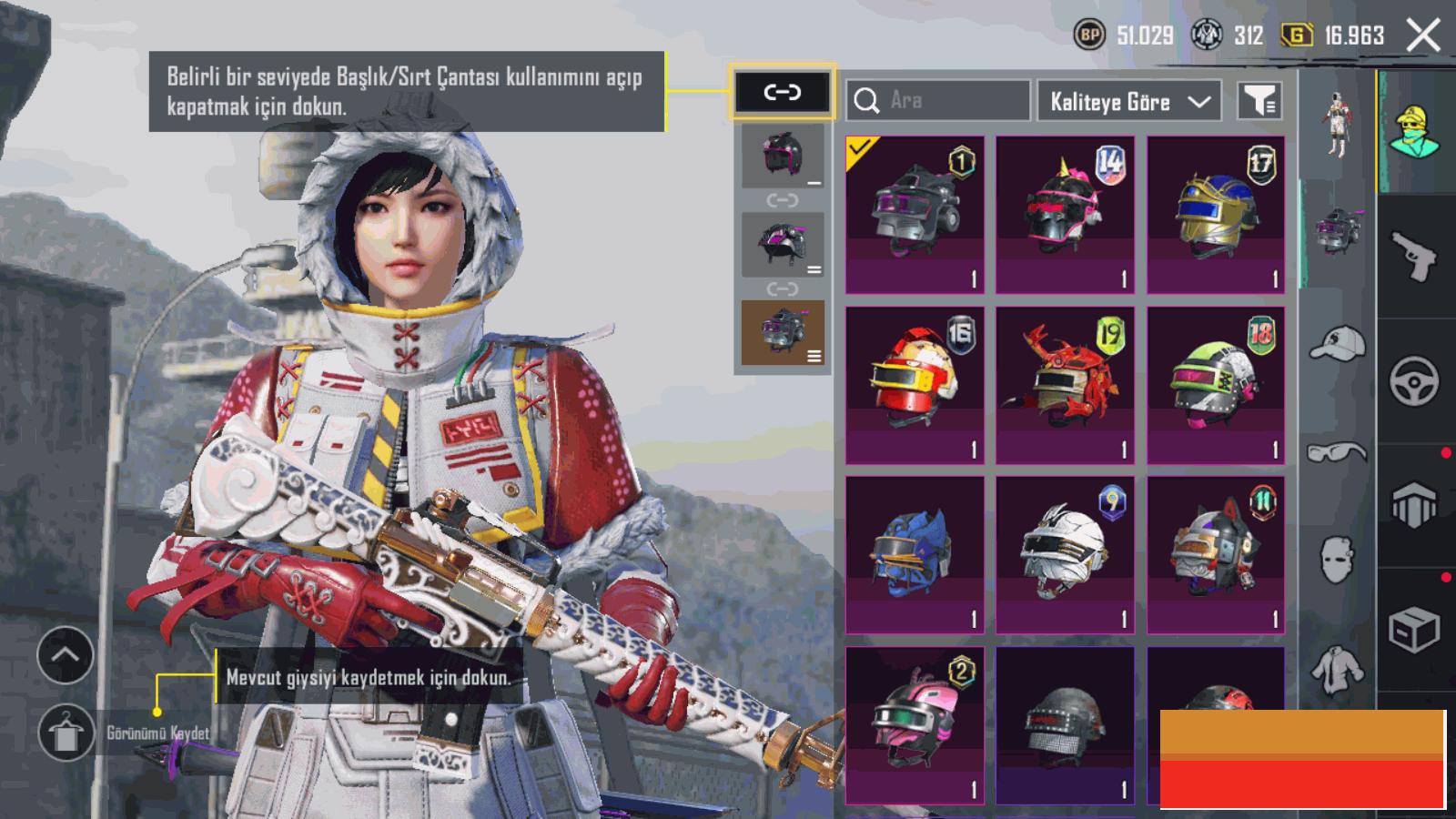Open the steering wheel vehicle category
The image size is (1456, 819).
(1414, 381)
